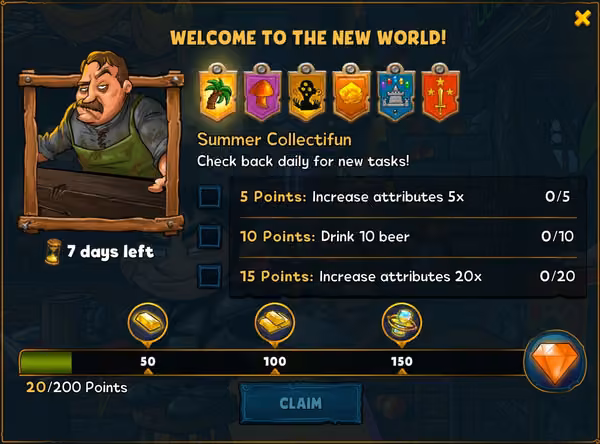View the double gold bar reward at 100 points
This screenshot has width=600, height=444.
coord(275,322)
